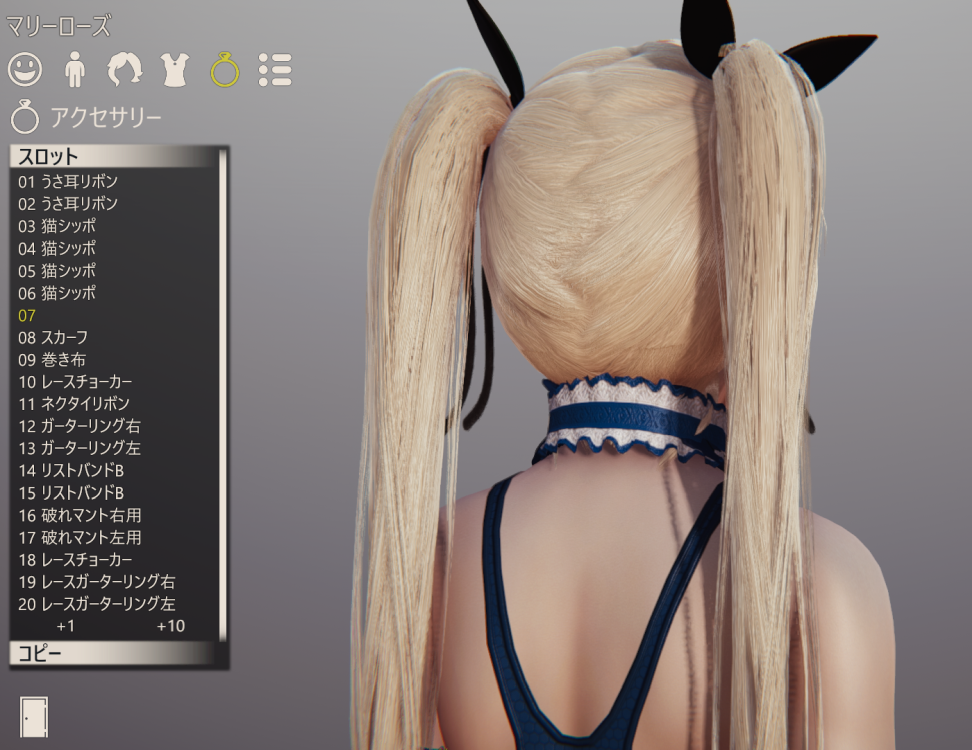Viewport: 972px width, 750px height.
Task: Choose slot 16 破れマント右用
Action: click(80, 515)
